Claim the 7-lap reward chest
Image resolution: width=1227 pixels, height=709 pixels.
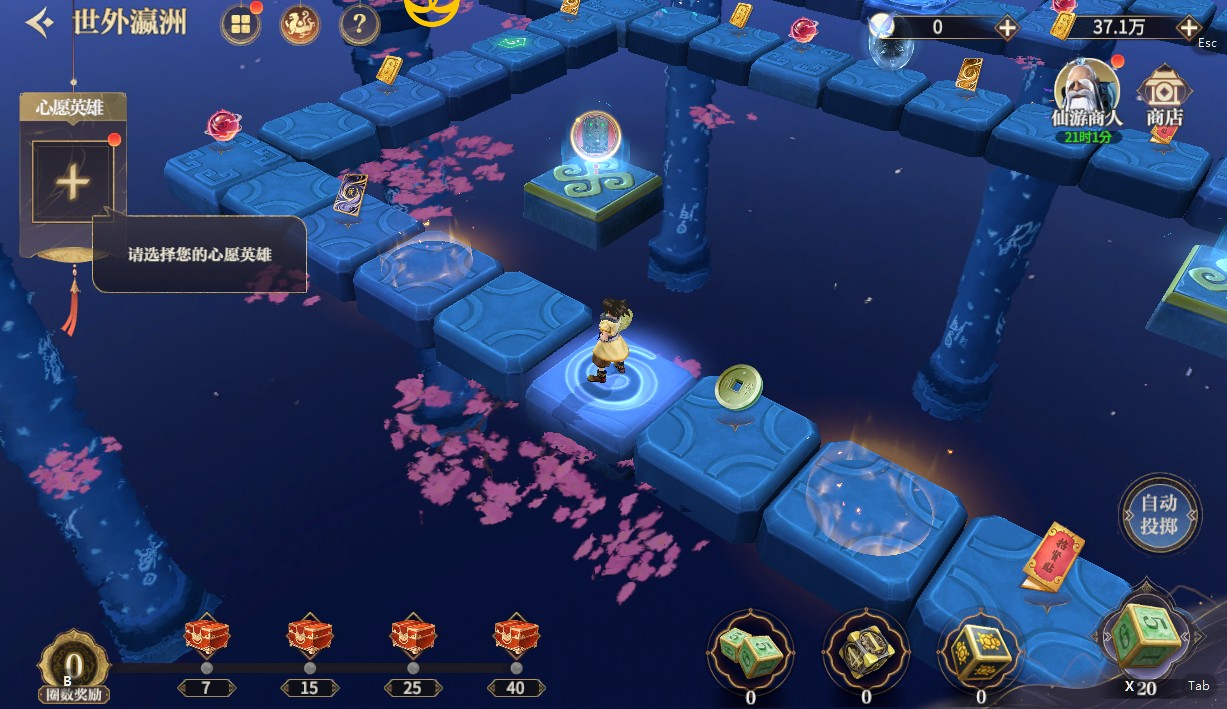point(207,637)
